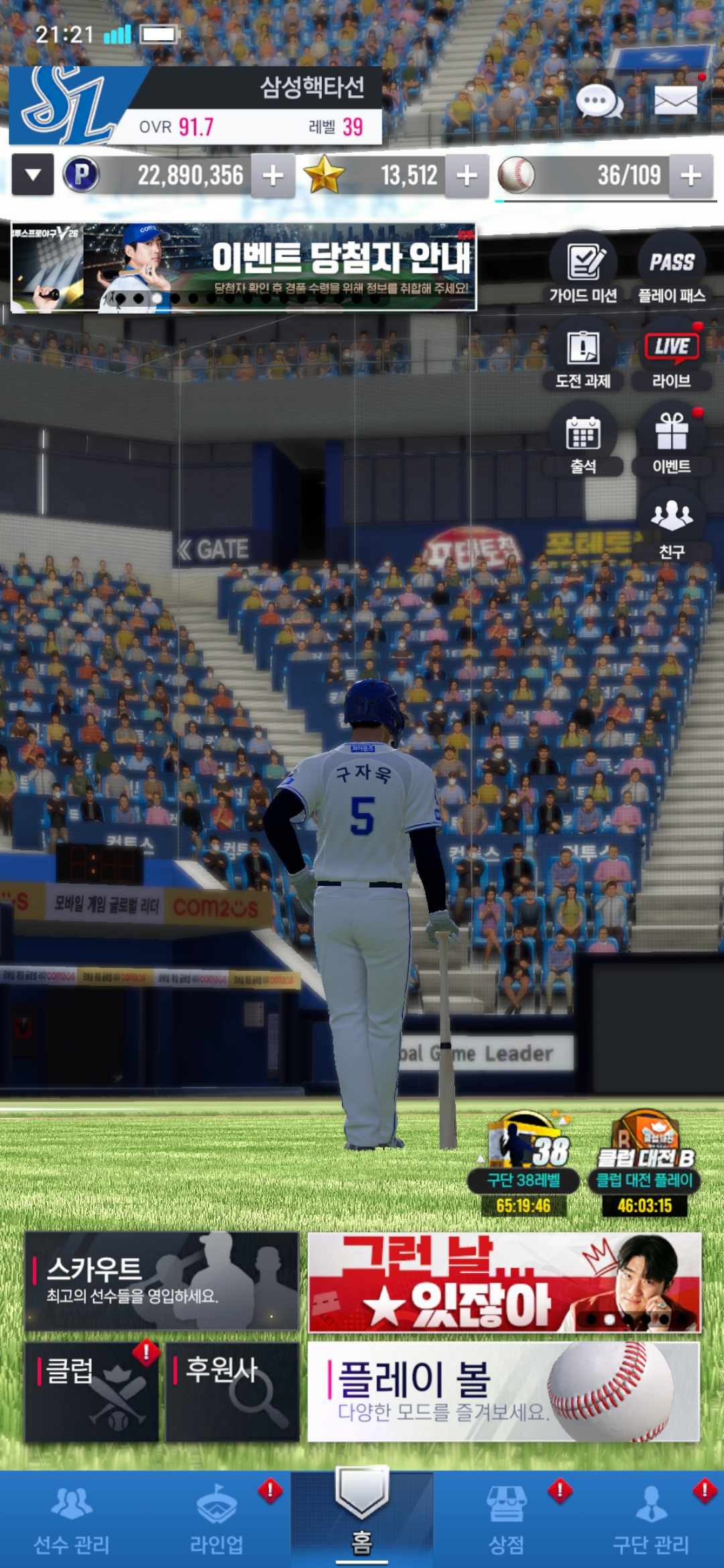Viewport: 724px width, 1568px height.
Task: Open the 후원사 sponsor menu
Action: [x=232, y=1391]
